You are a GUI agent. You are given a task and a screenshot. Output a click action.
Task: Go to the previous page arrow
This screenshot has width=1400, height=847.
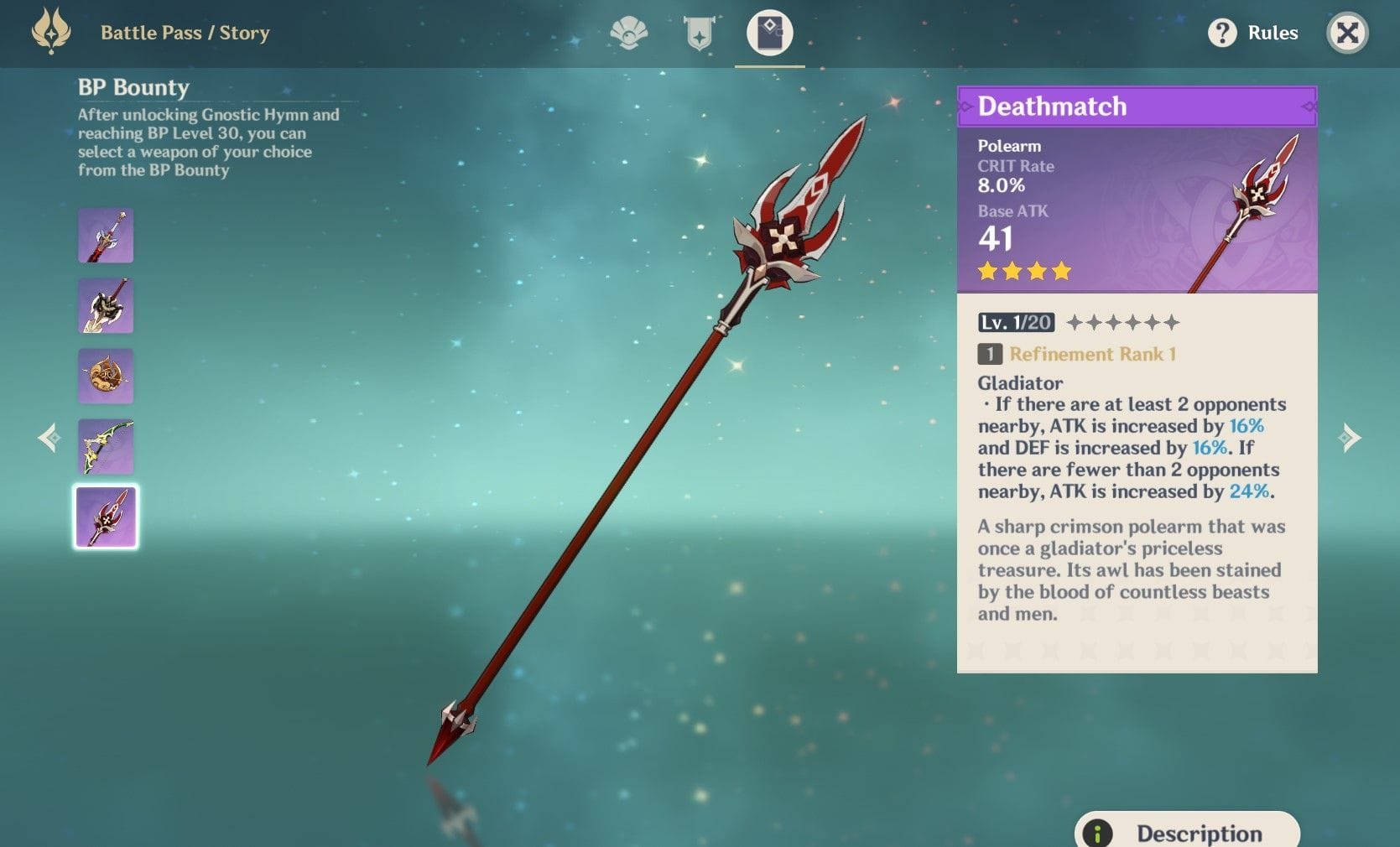(49, 437)
